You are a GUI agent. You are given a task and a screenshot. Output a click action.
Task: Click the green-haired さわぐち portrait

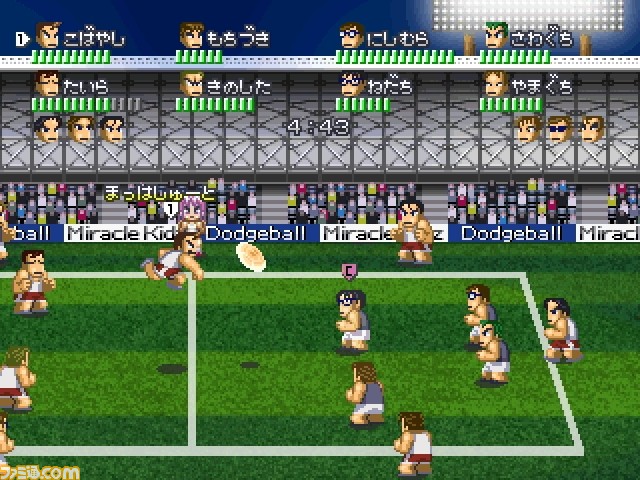[x=497, y=36]
